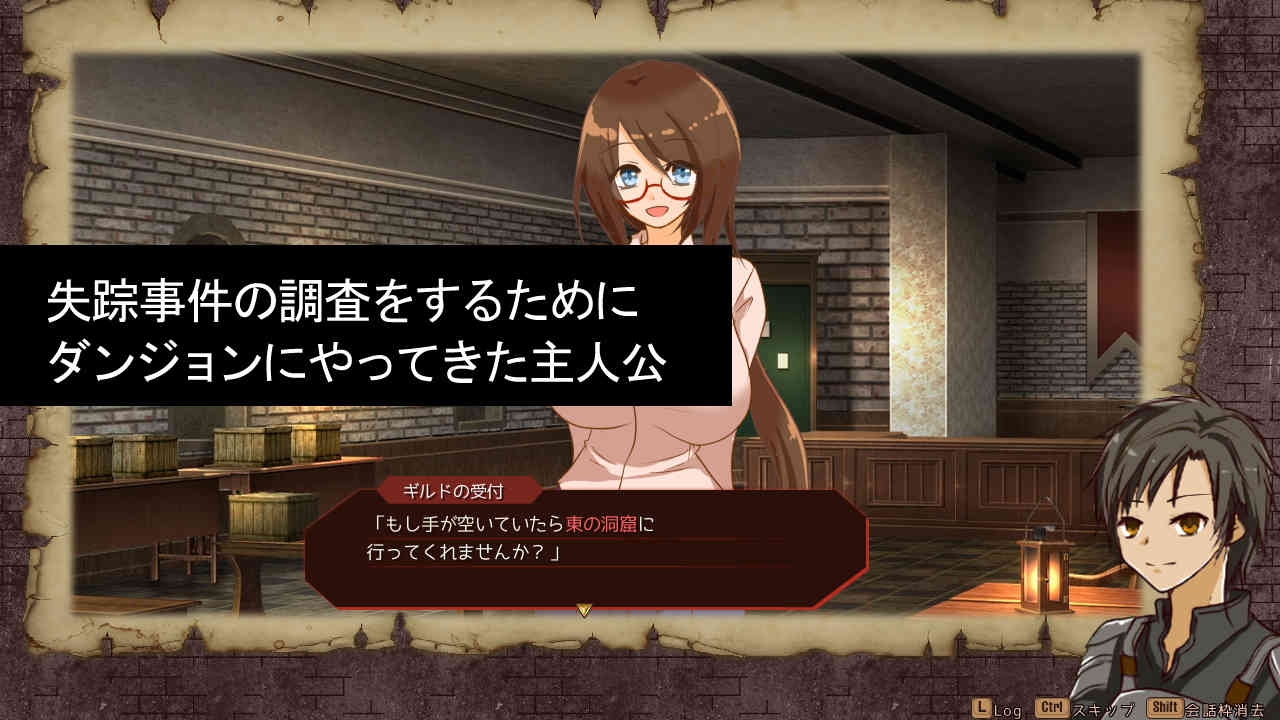
Task: Click the yellow arrow to advance dialogue
Action: (585, 609)
